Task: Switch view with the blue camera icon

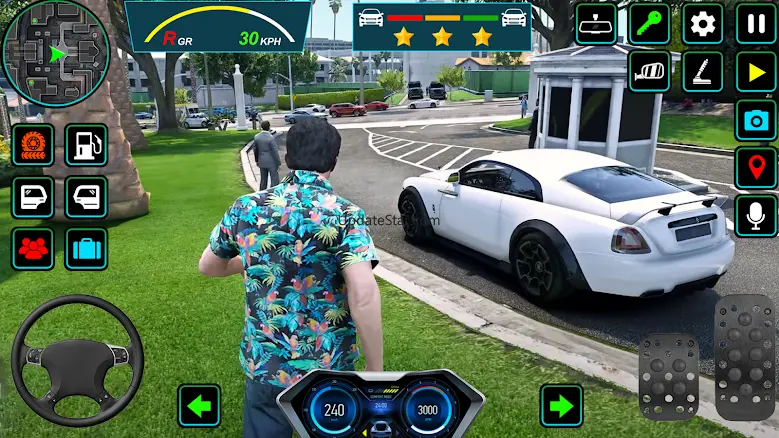Action: [x=756, y=120]
